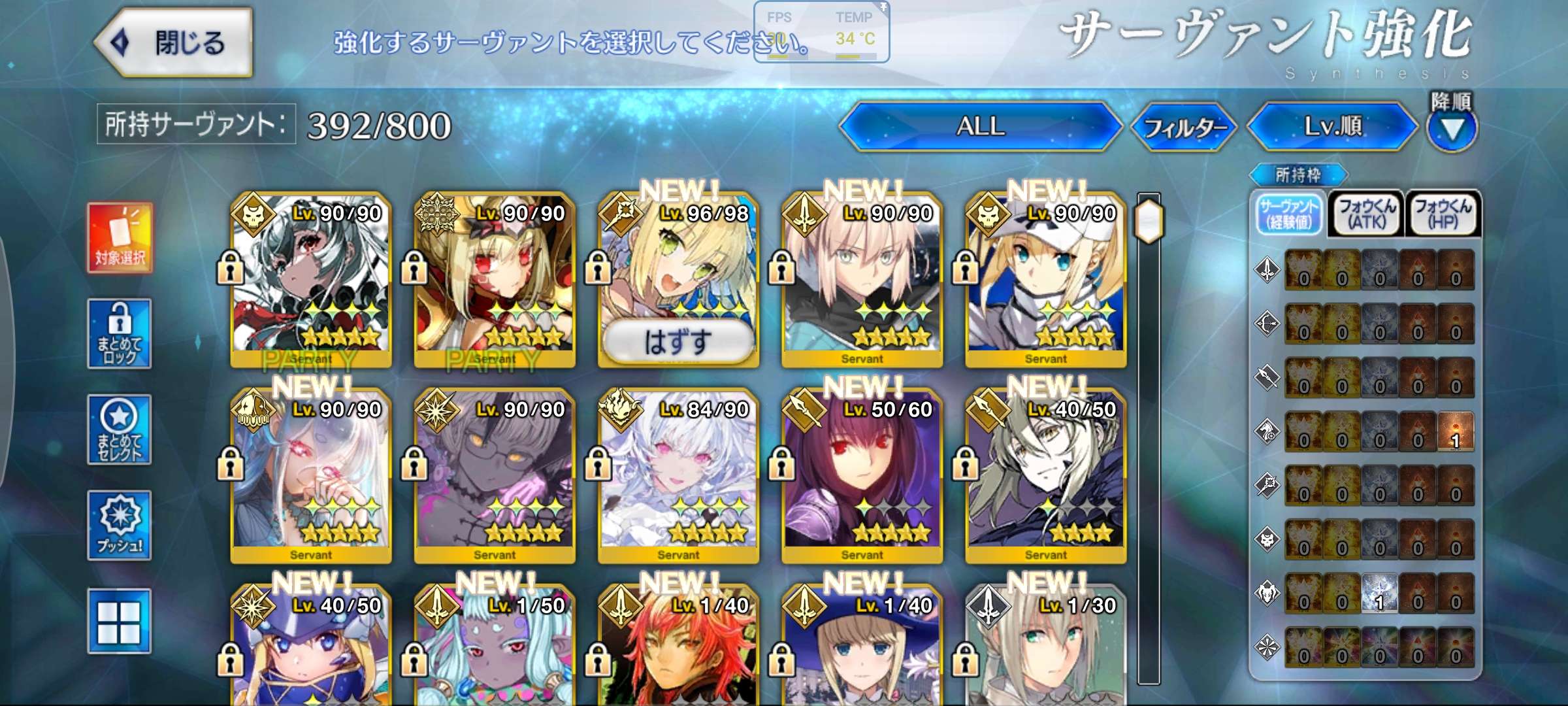Open the フィルター filter options
1568x706 pixels.
click(1184, 127)
